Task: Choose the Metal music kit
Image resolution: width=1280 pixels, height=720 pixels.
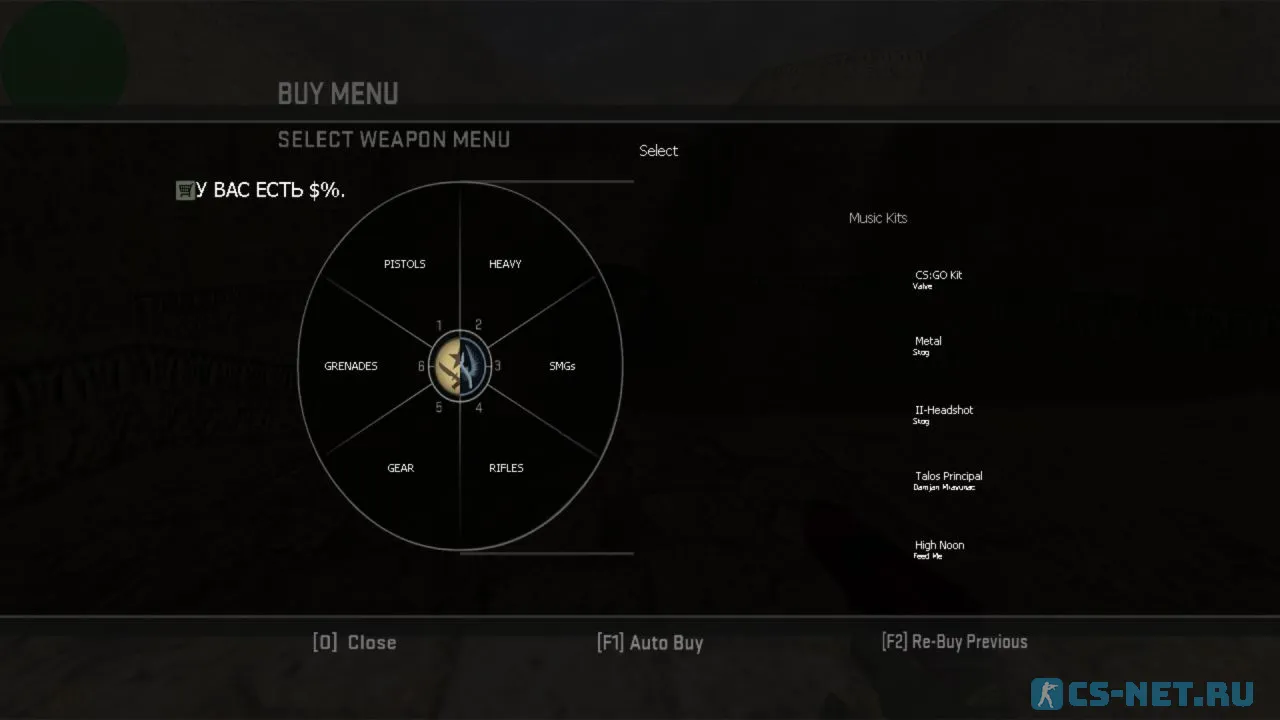Action: (x=928, y=342)
